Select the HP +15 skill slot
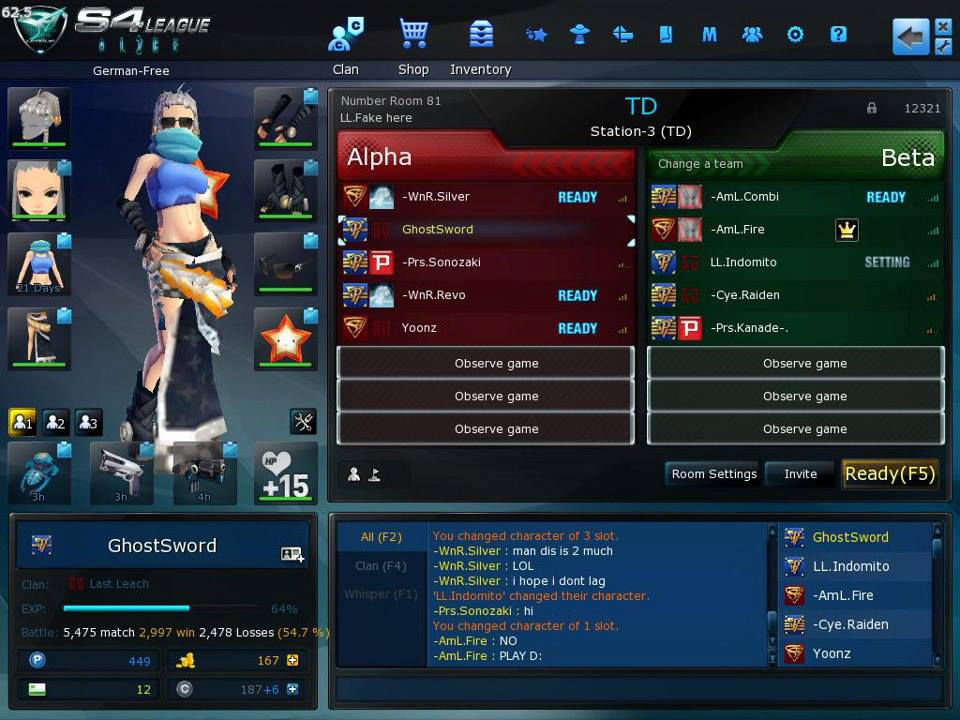960x720 pixels. pos(285,473)
